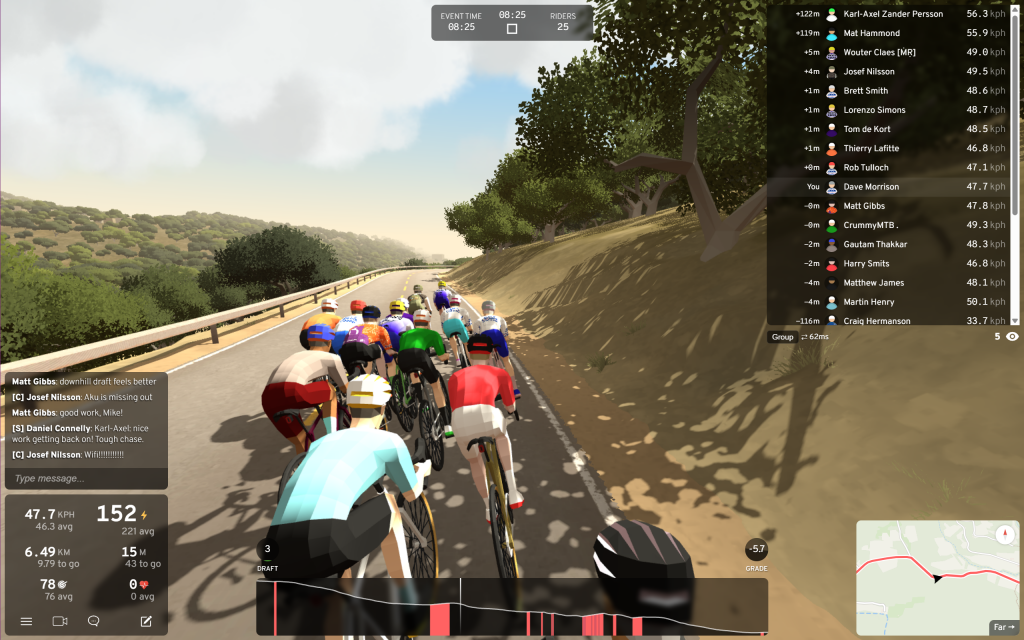Click the compass on the minimap
The image size is (1024, 640).
[x=1004, y=534]
